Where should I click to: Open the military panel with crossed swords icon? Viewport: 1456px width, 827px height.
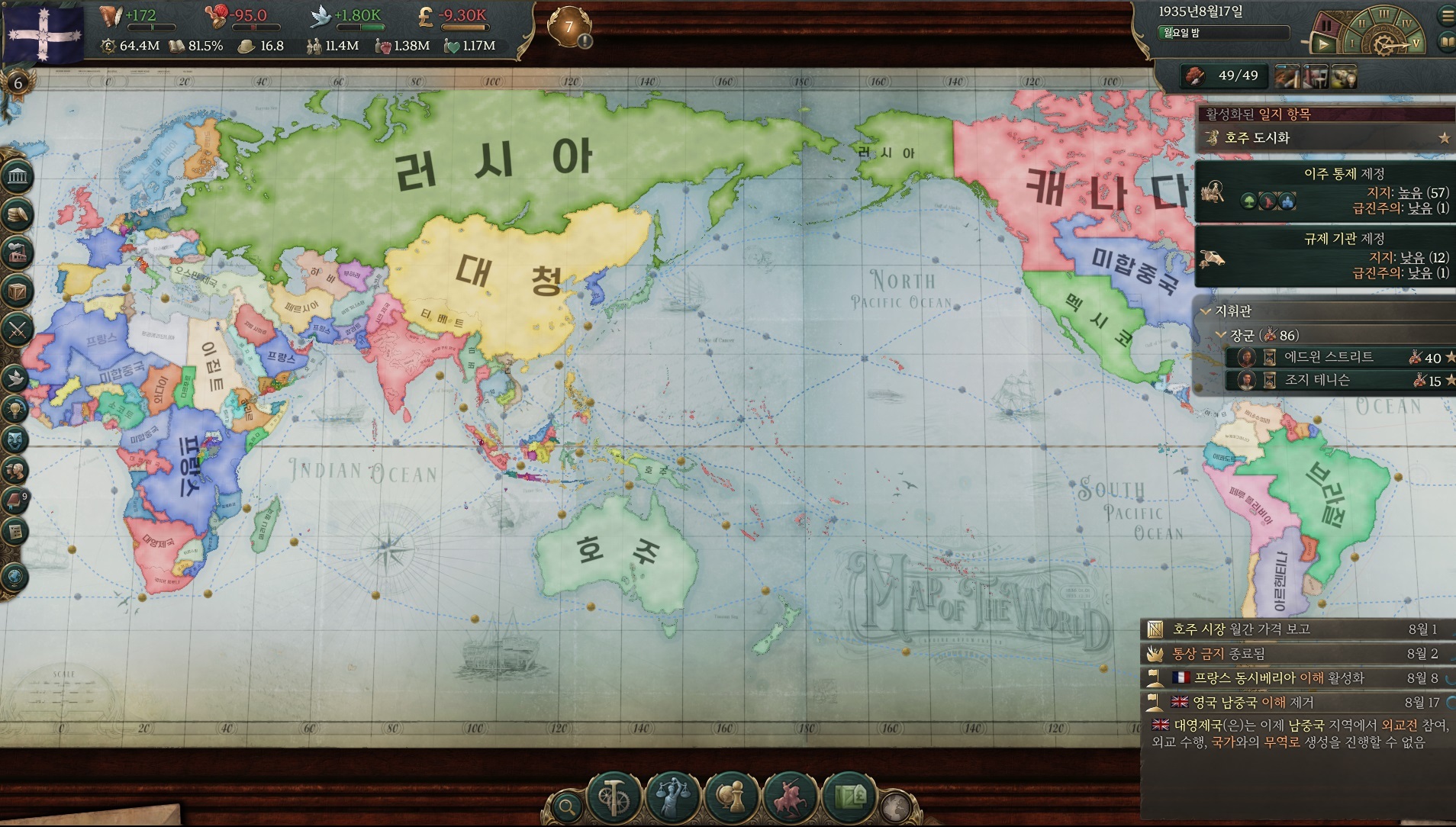[x=17, y=330]
